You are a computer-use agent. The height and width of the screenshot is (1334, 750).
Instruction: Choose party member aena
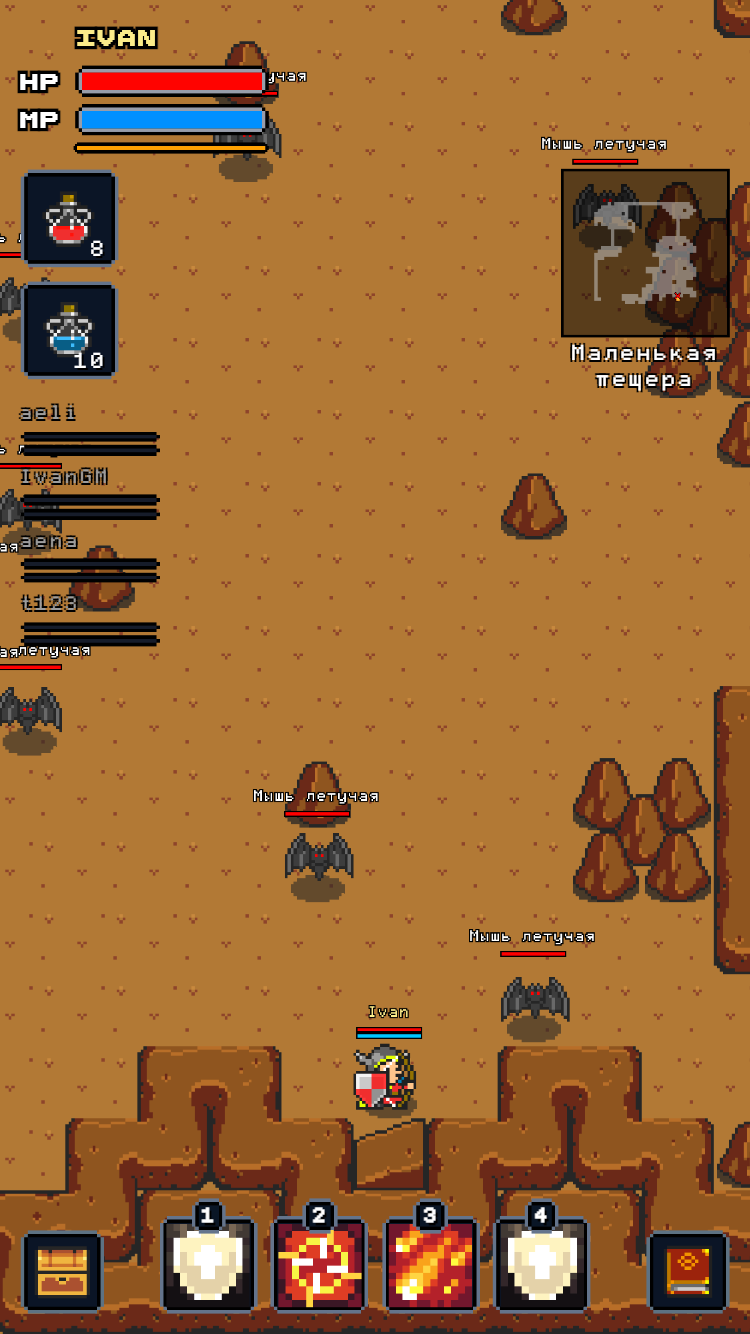coord(89,556)
